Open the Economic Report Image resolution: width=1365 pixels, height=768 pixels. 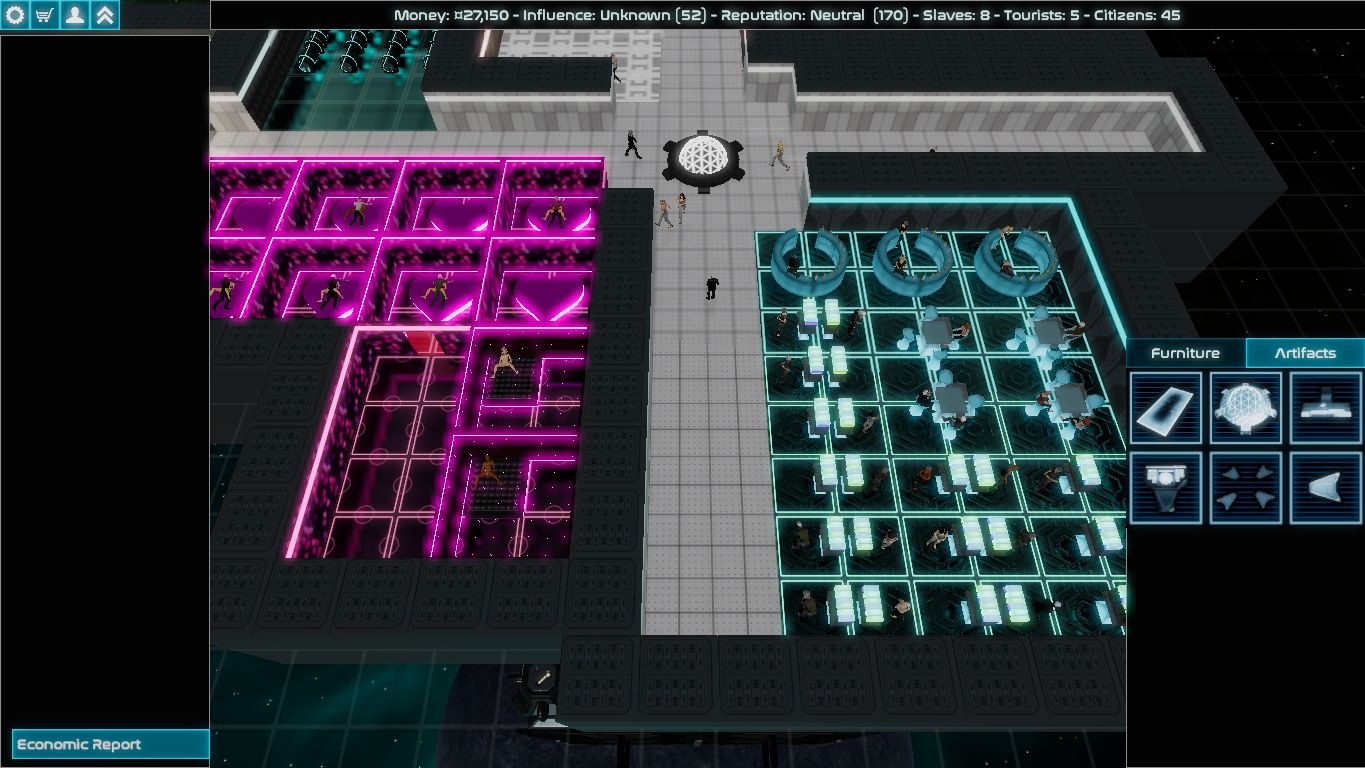[x=110, y=744]
